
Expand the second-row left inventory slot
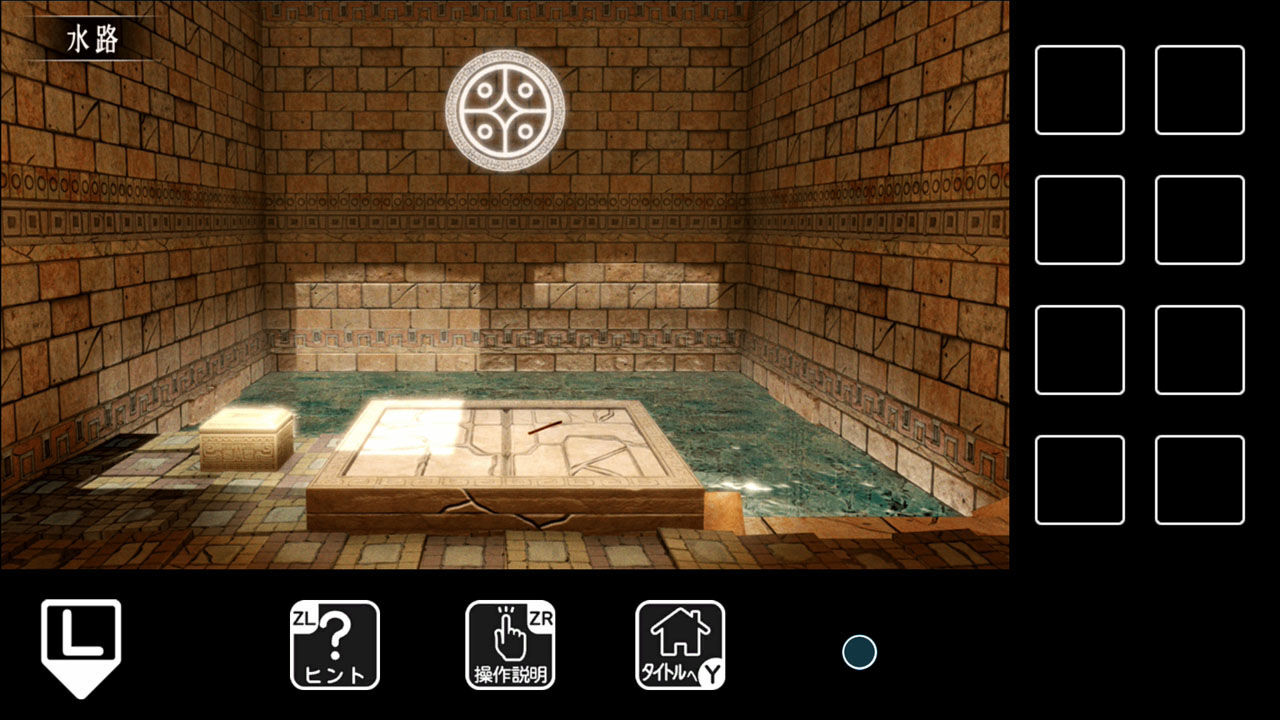pos(1080,219)
